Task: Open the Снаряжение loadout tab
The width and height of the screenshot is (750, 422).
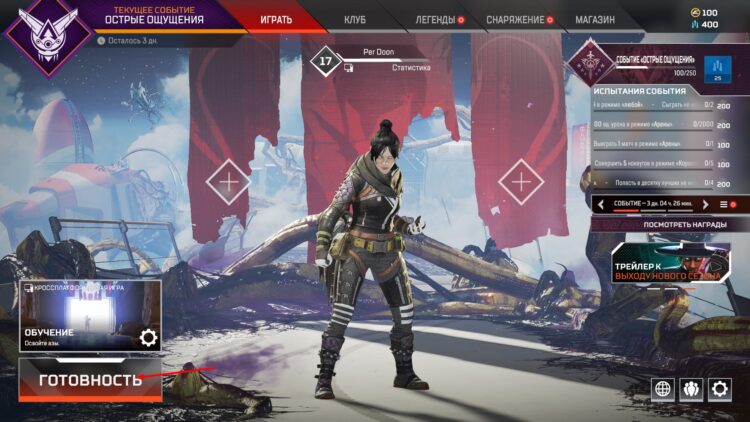Action: (515, 19)
